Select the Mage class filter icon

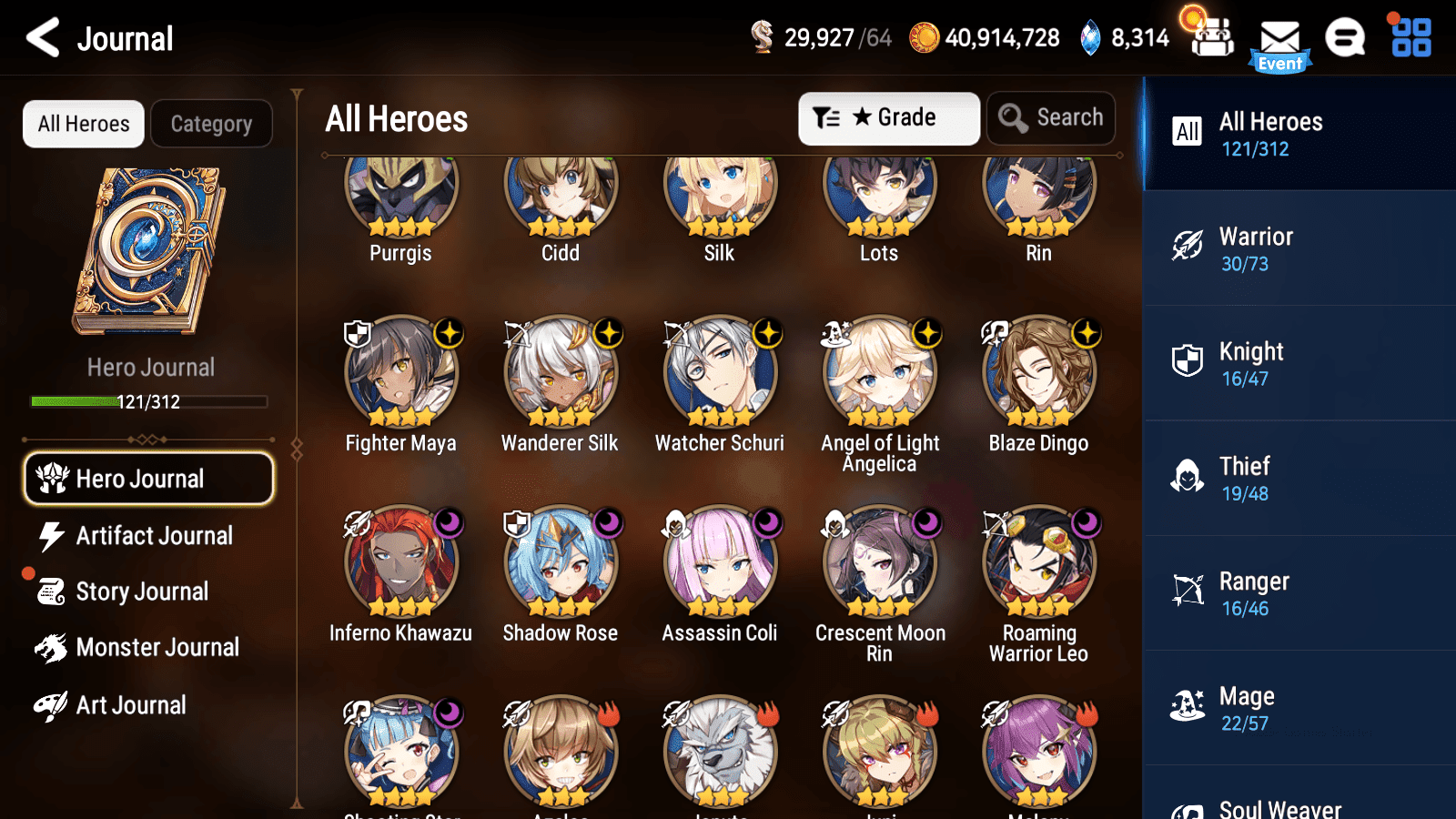(1188, 708)
